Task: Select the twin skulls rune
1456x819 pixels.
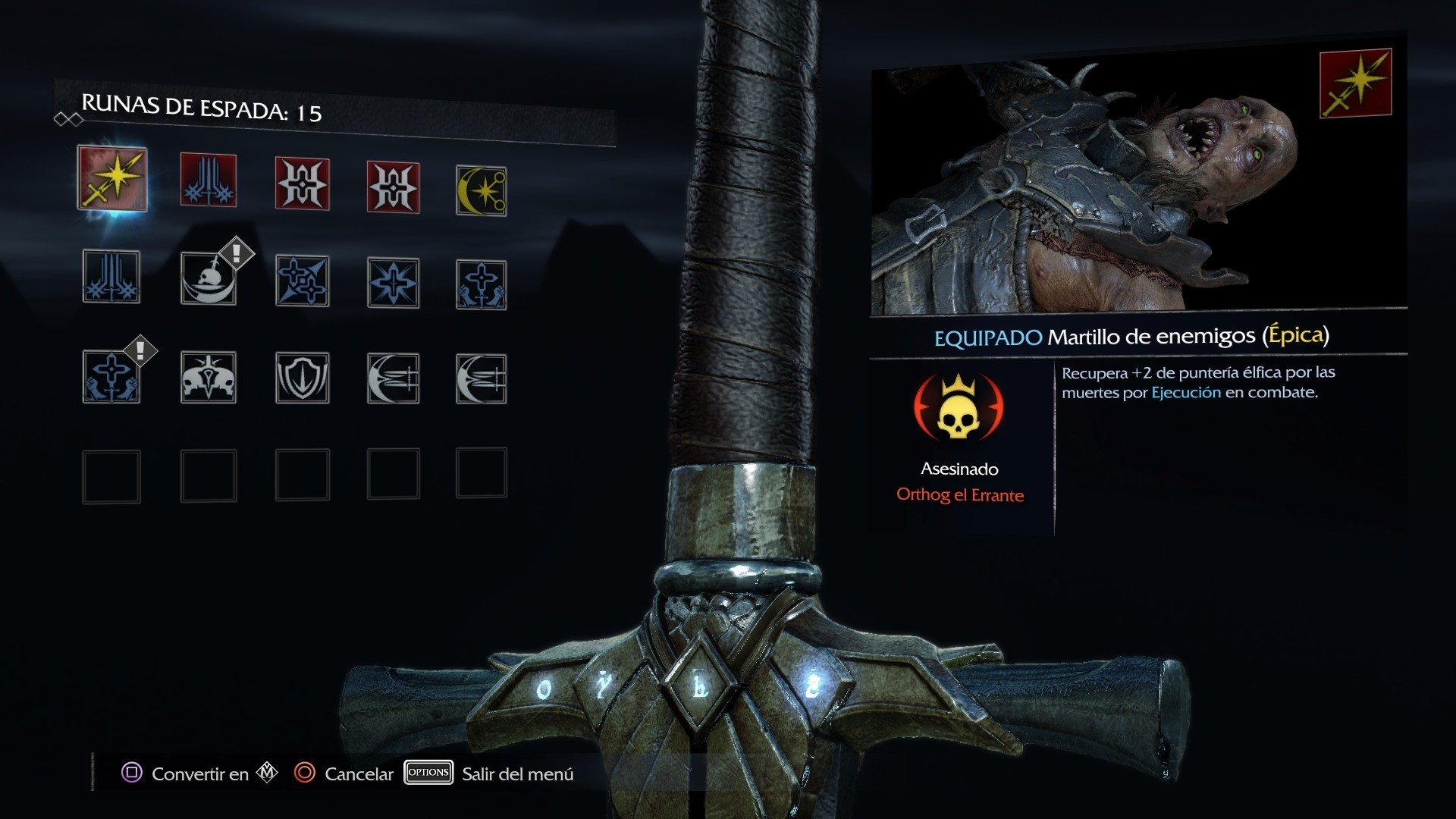Action: tap(209, 377)
